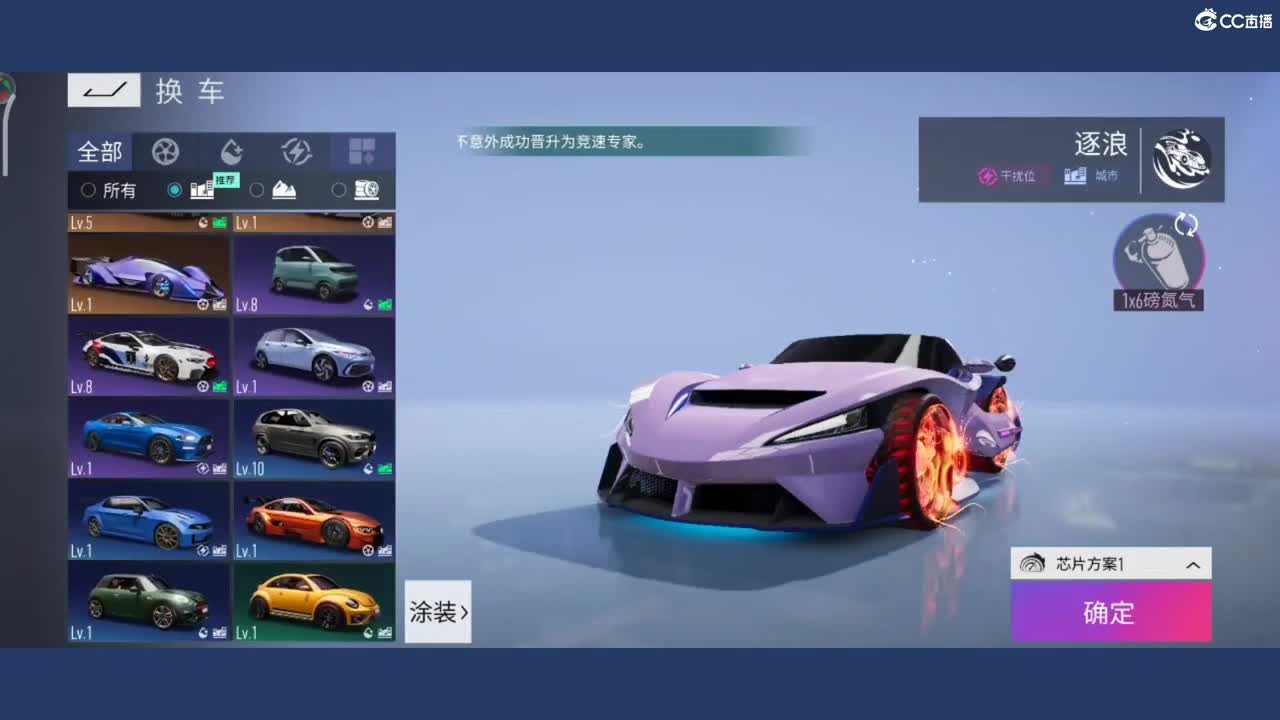Image resolution: width=1280 pixels, height=720 pixels.
Task: Select the 所有 radio button
Action: pos(86,191)
